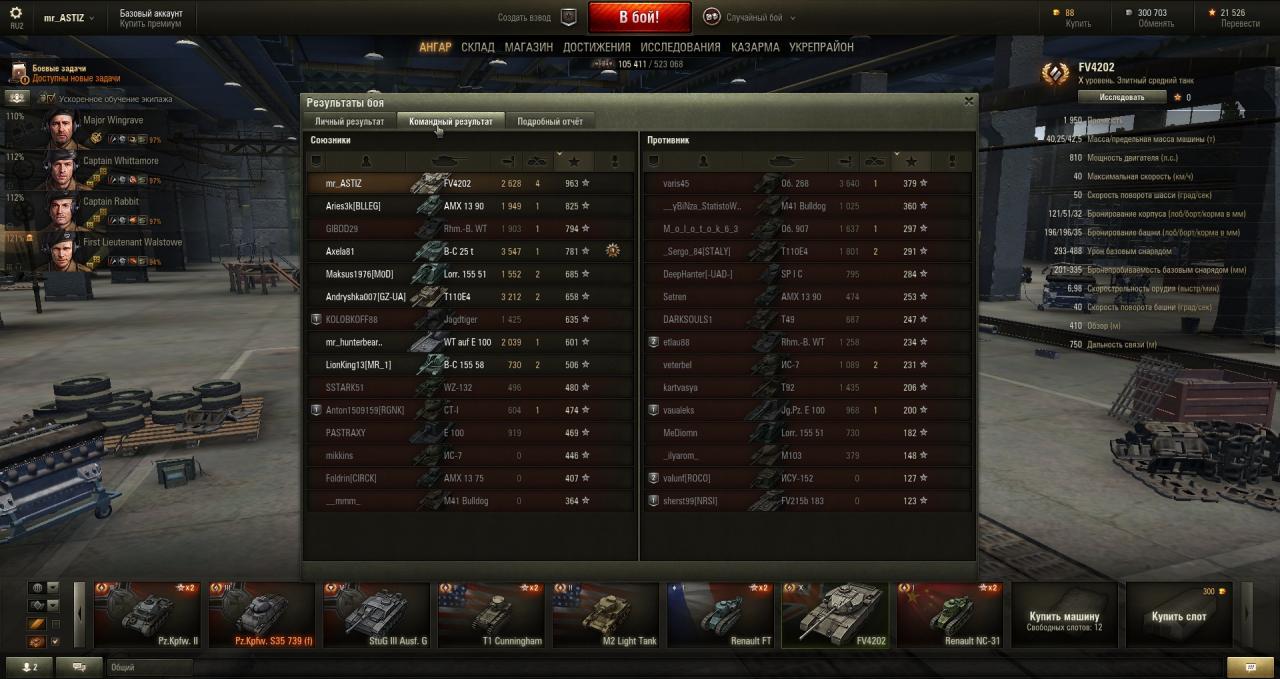
Task: Click the Купить слот button
Action: (x=1178, y=616)
